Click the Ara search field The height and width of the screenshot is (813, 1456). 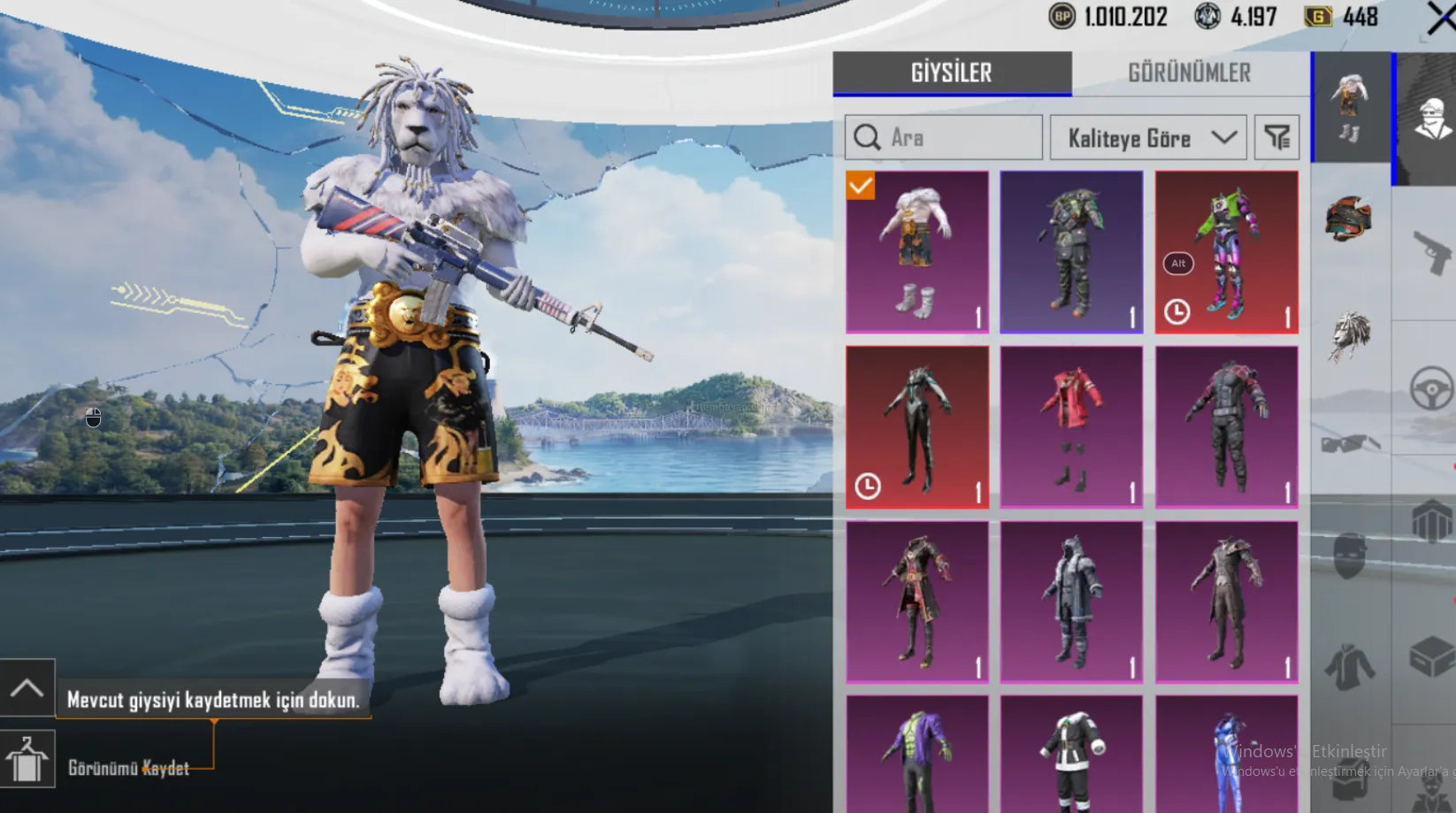pyautogui.click(x=945, y=138)
